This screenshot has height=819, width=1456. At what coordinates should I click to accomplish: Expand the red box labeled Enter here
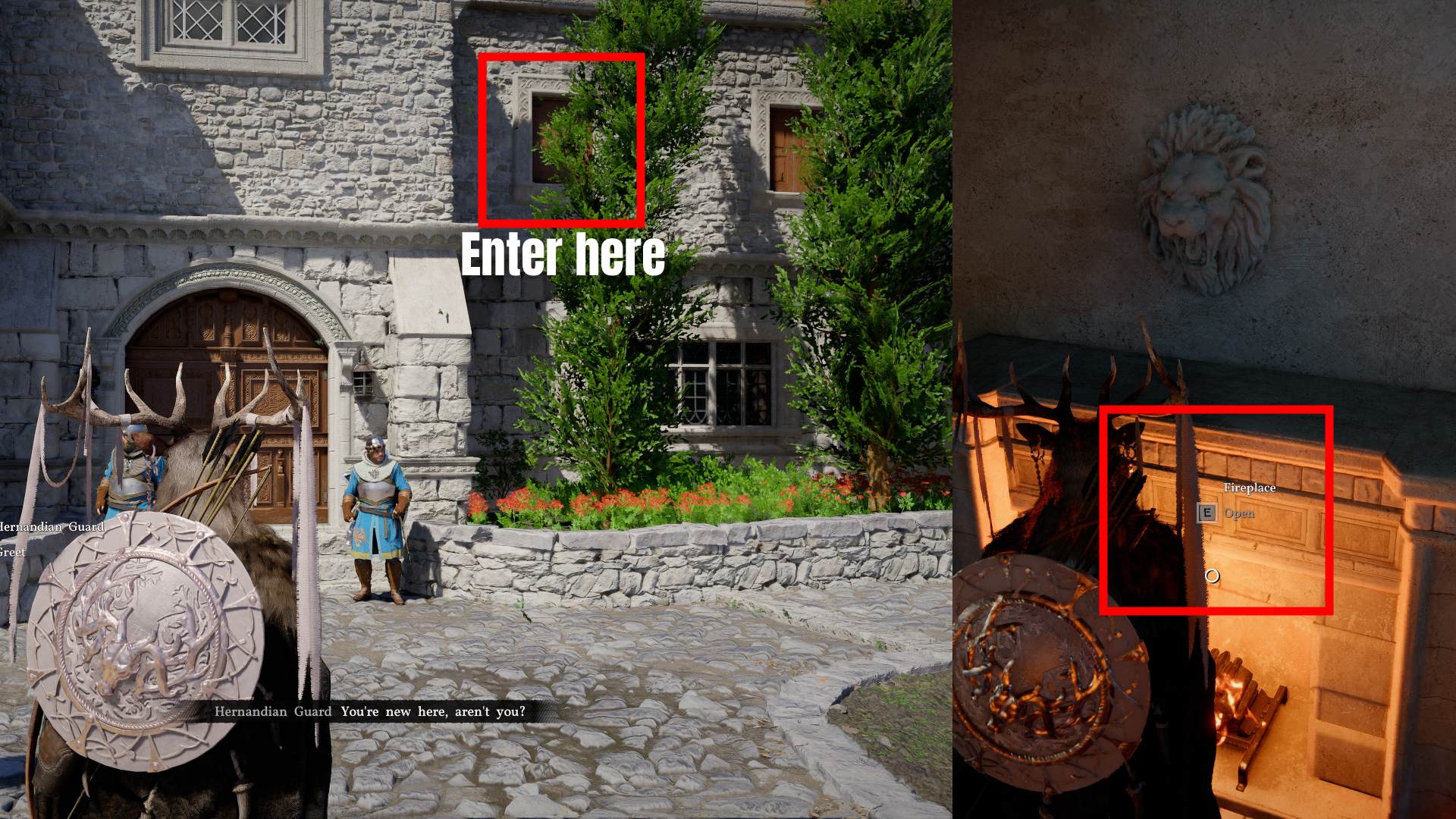click(563, 140)
